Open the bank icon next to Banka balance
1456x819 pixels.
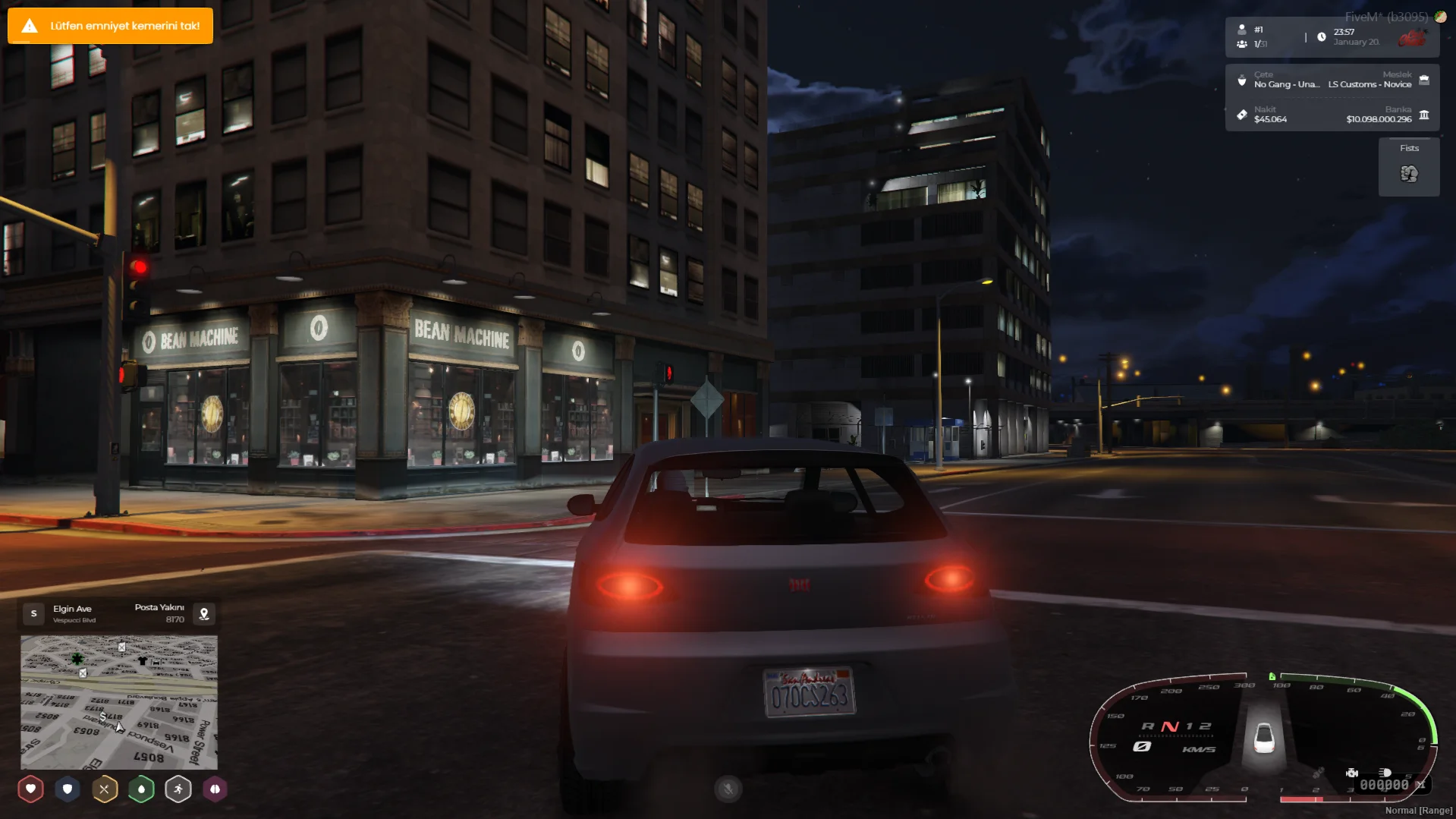[x=1424, y=115]
